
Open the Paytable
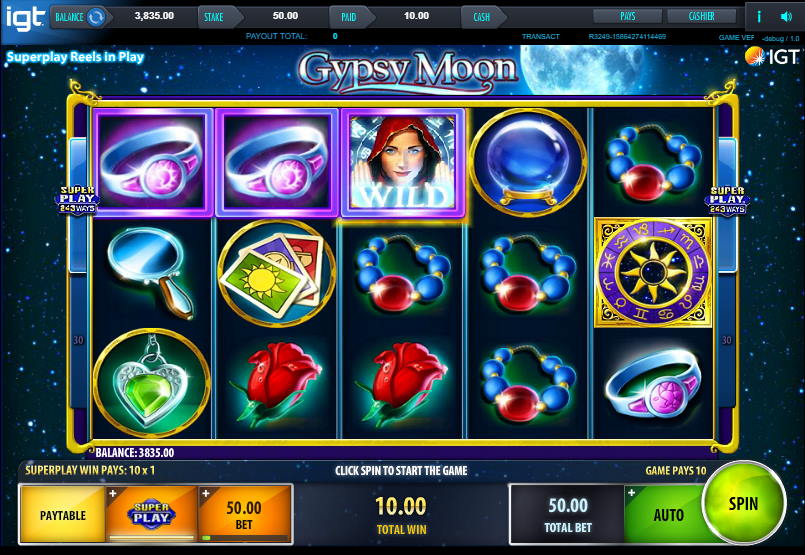[x=62, y=515]
